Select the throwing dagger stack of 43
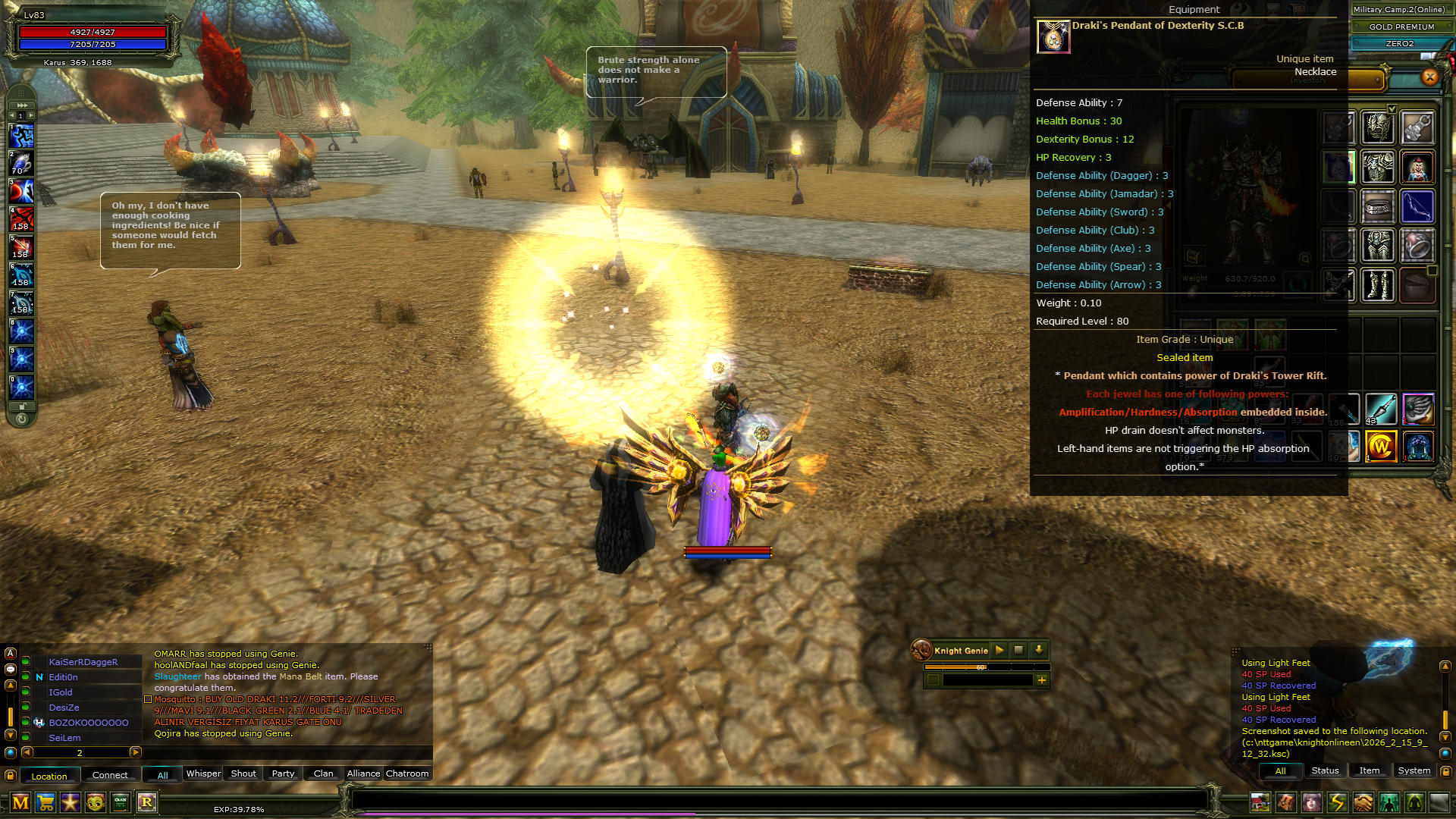Viewport: 1456px width, 819px height. tap(1380, 409)
